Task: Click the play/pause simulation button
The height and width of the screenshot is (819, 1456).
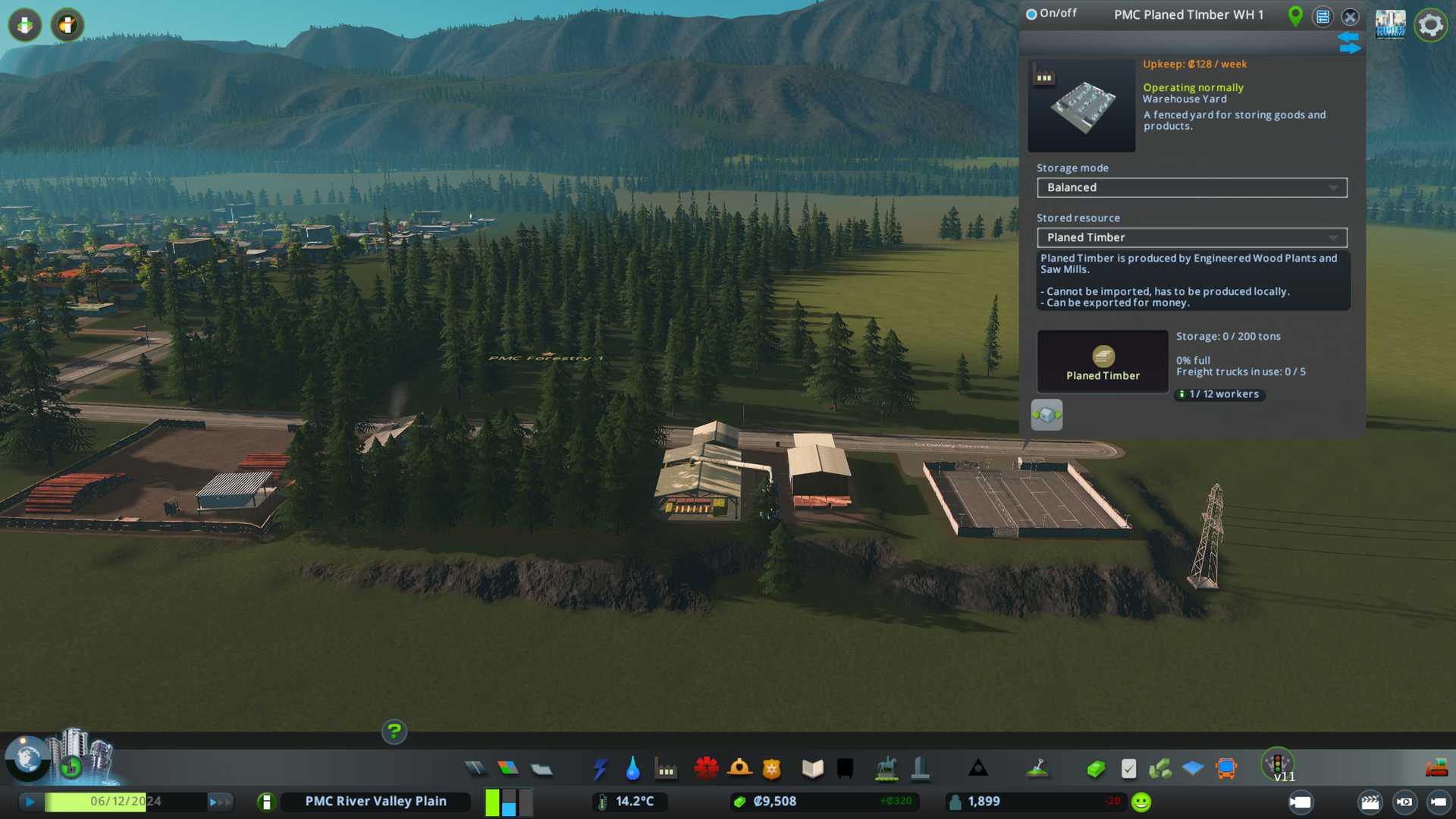Action: (x=30, y=802)
